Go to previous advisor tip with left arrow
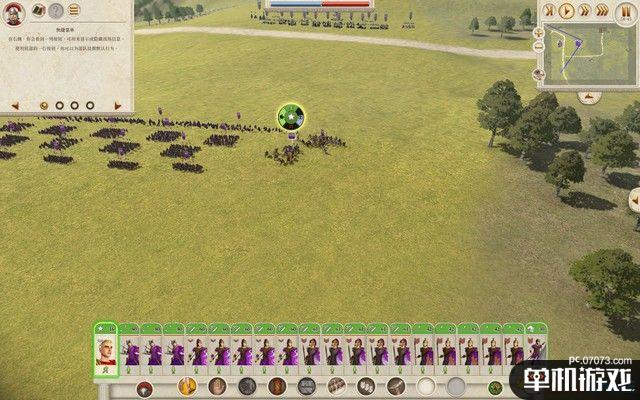Screen dimensions: 640x400 (x=14, y=104)
